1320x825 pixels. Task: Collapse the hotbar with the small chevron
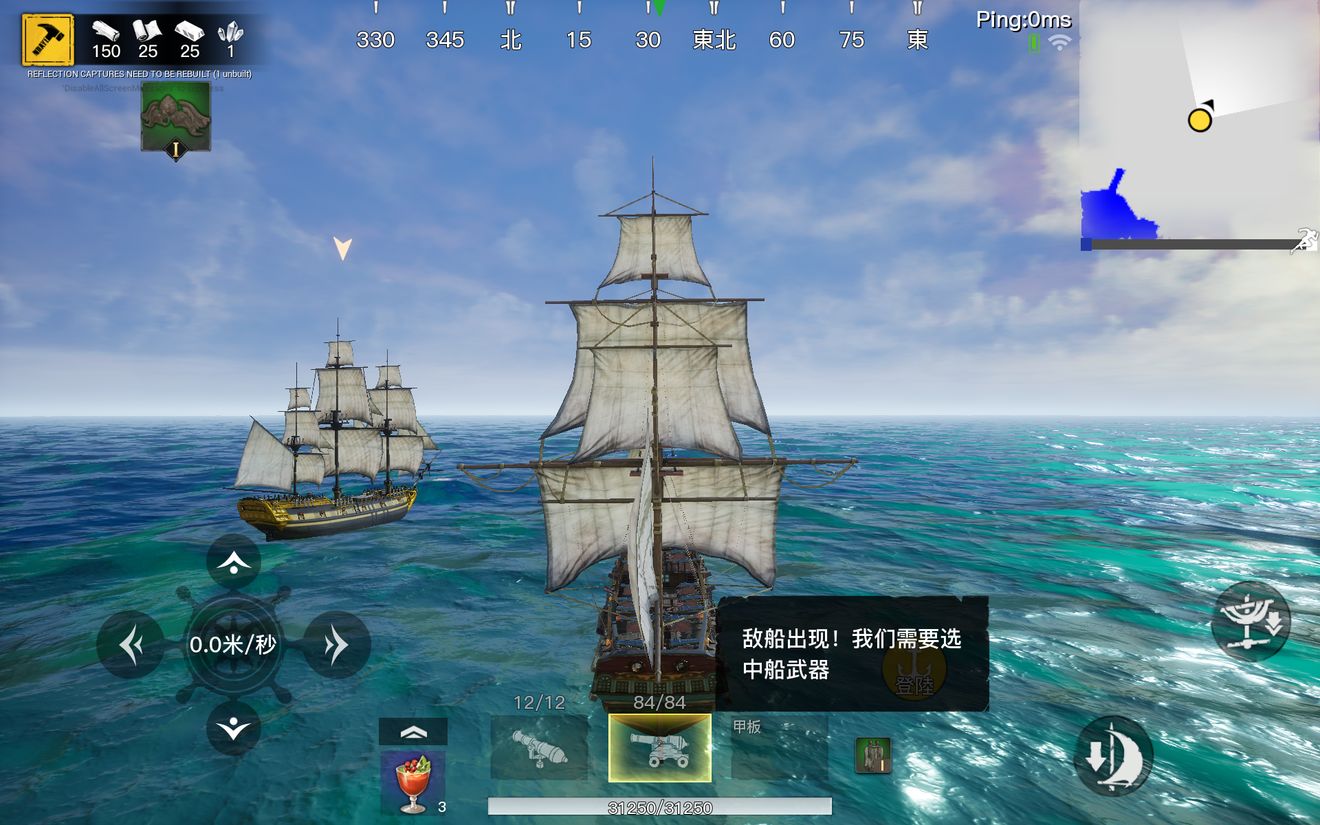(x=413, y=729)
